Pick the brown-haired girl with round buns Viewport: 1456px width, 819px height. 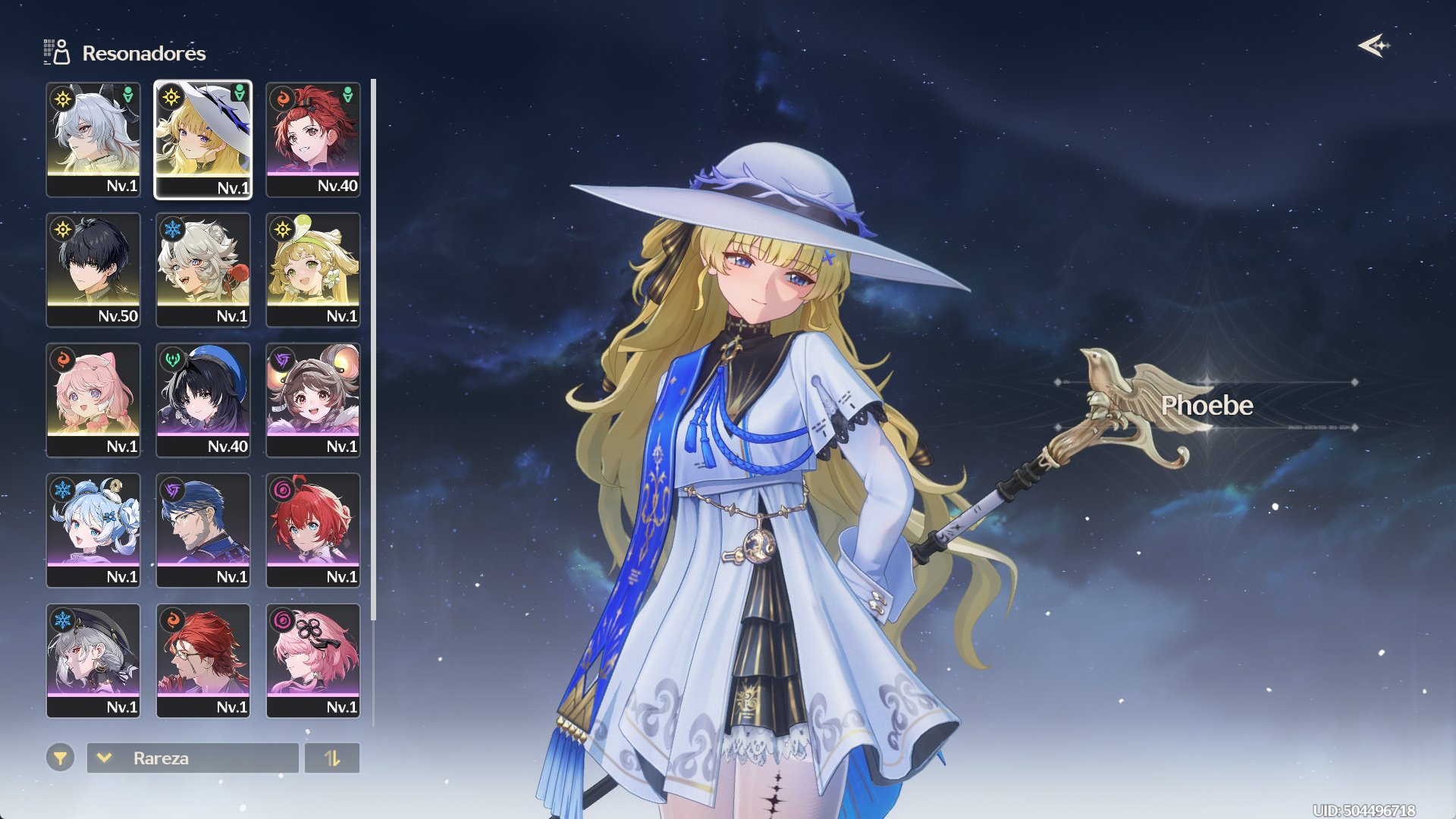[x=313, y=400]
